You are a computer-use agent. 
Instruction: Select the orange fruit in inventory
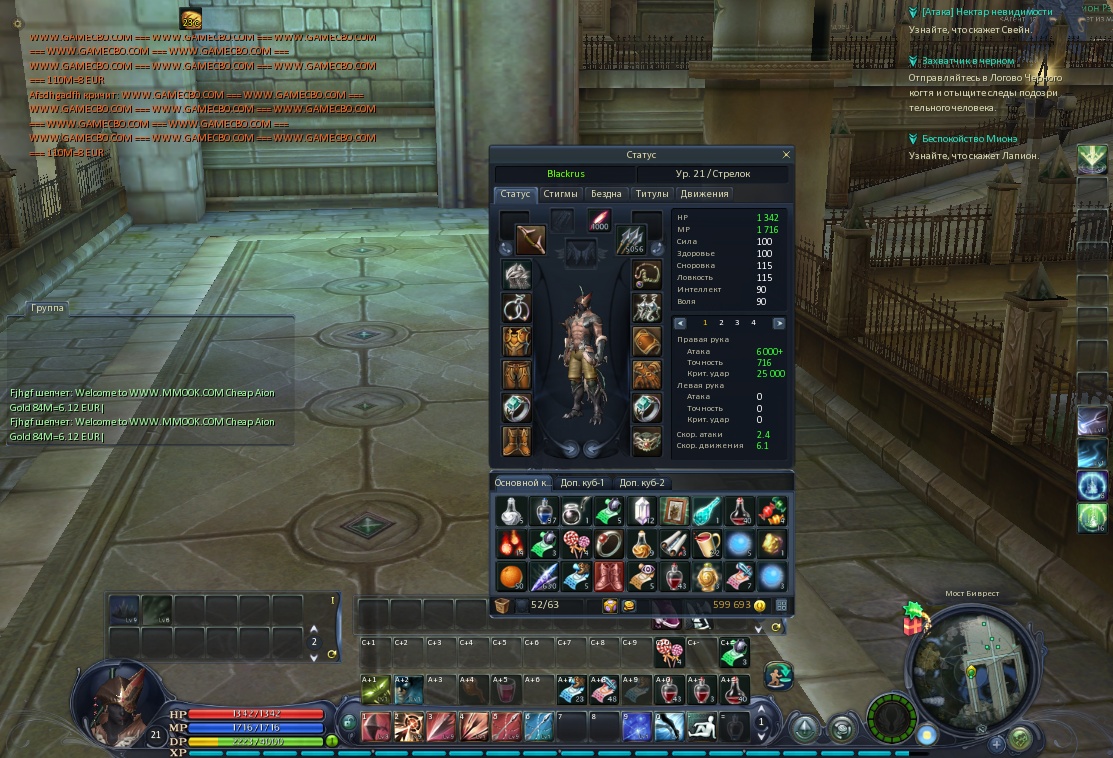511,576
